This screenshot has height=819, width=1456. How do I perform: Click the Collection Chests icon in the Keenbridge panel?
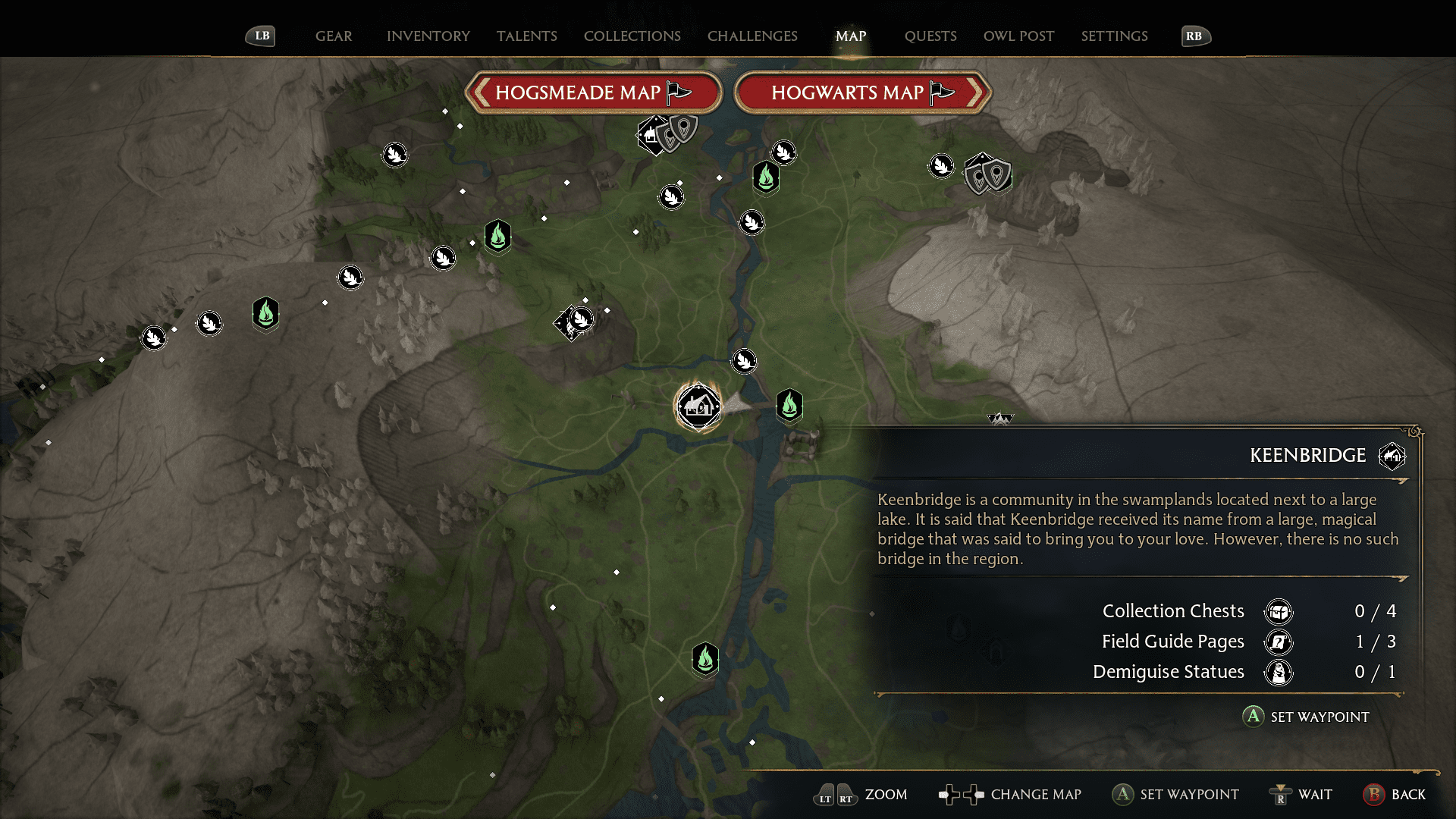coord(1279,611)
